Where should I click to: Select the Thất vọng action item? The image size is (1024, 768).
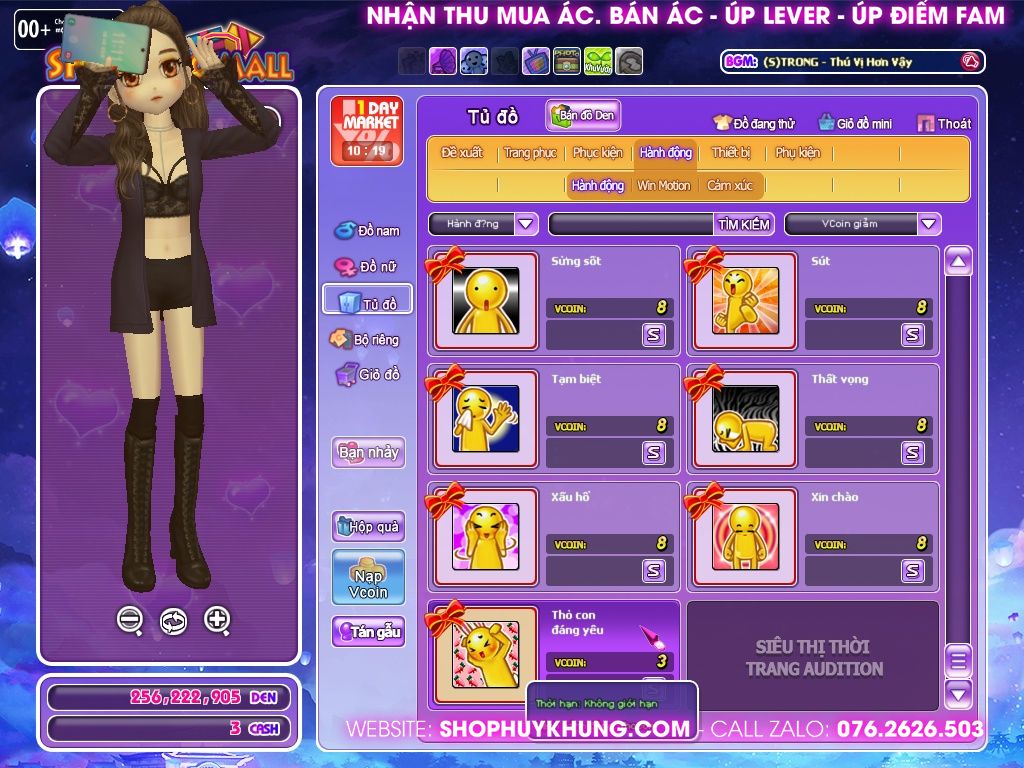[x=746, y=418]
